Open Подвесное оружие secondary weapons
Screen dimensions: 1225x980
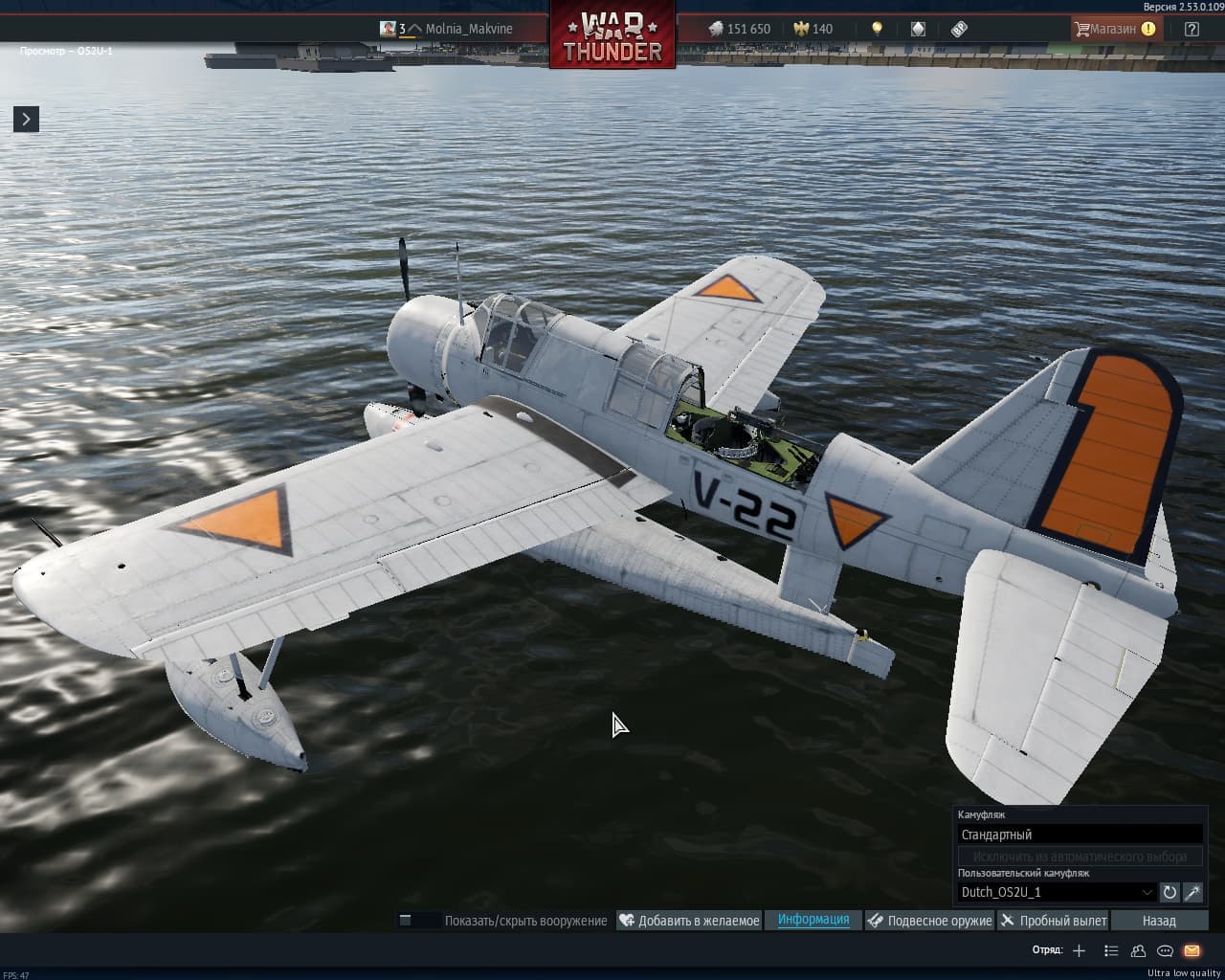(x=929, y=921)
